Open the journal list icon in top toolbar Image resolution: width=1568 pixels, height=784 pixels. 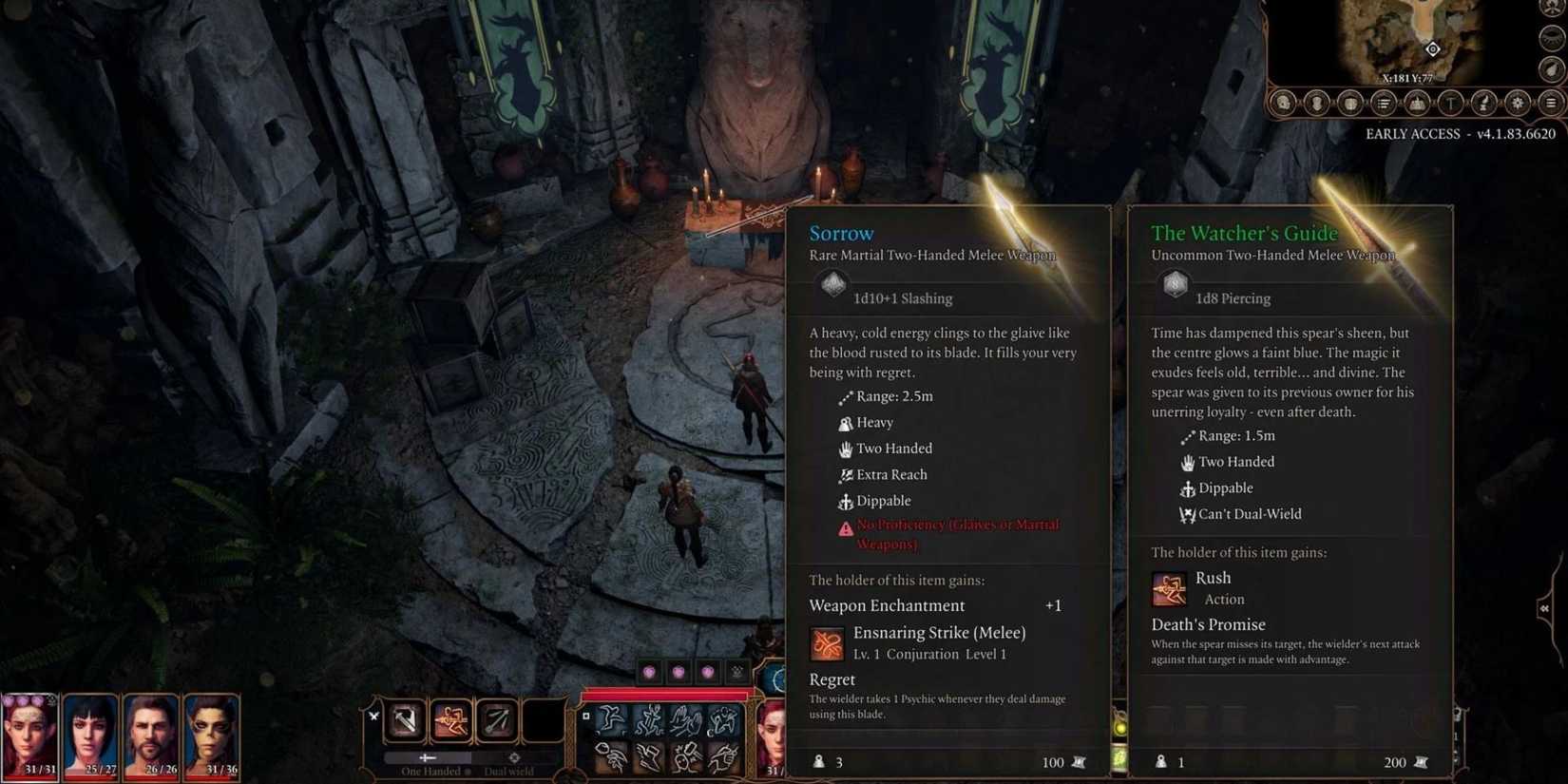click(x=1384, y=104)
